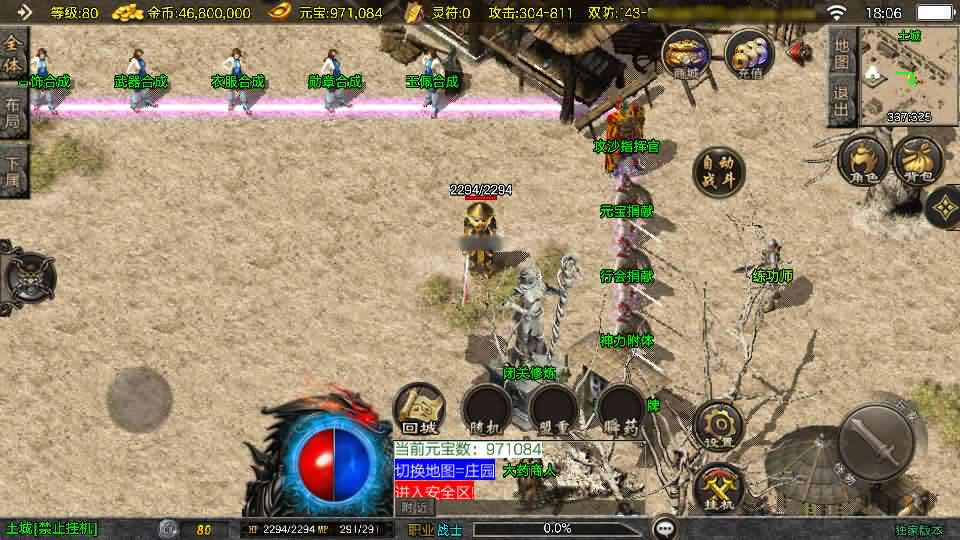Select the 瞬药 instant potion slot
The width and height of the screenshot is (960, 540).
pos(622,410)
